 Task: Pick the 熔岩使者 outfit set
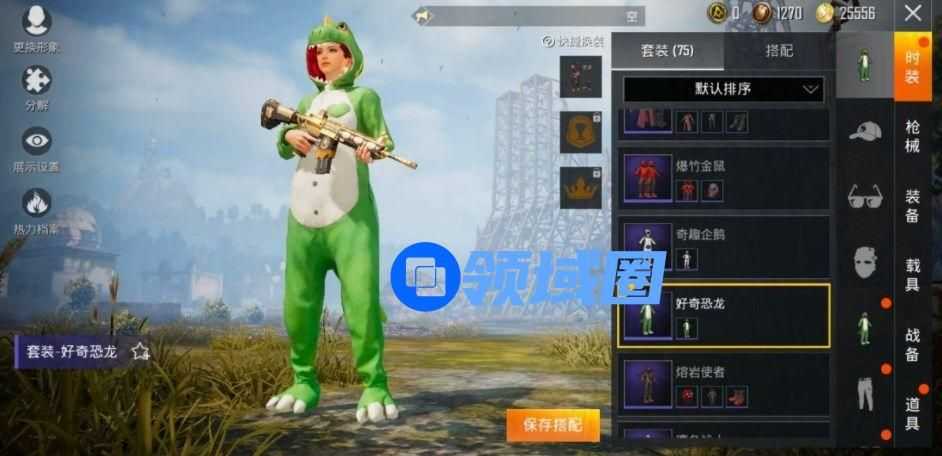(723, 384)
